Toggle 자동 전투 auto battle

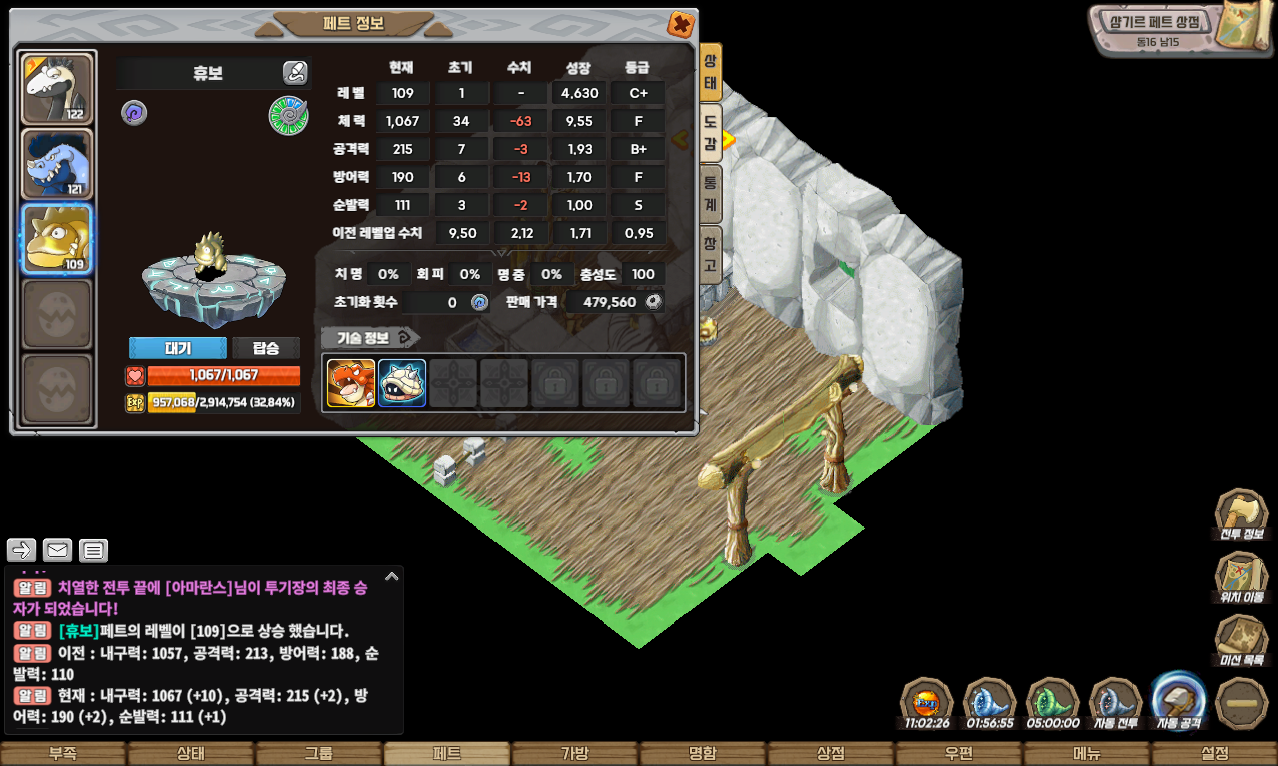tap(1116, 703)
